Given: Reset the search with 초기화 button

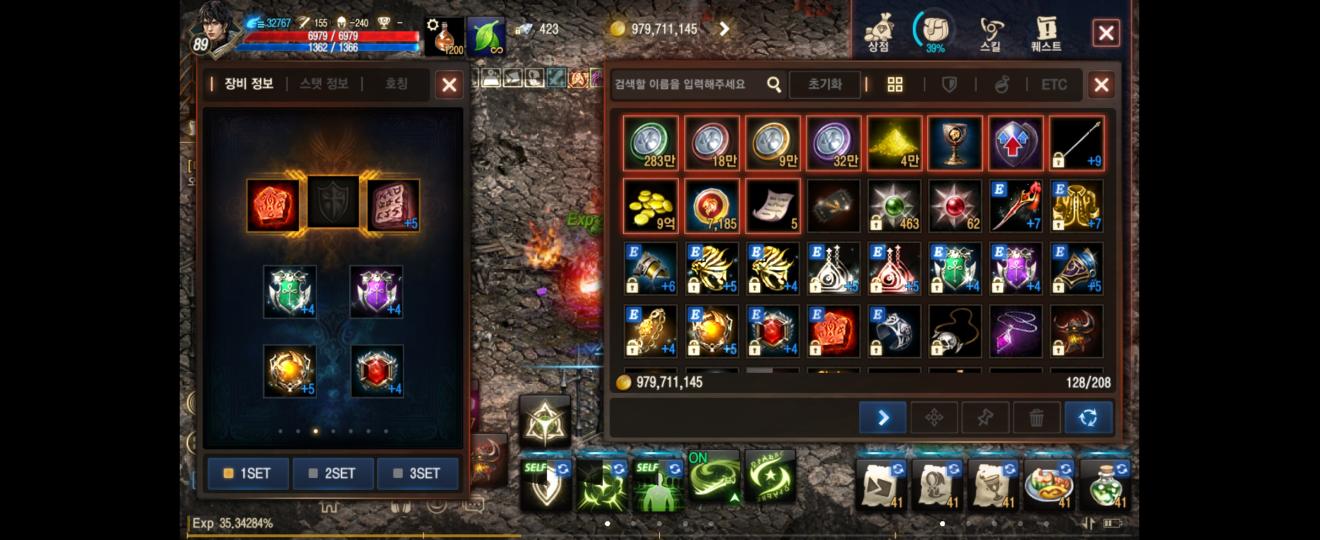Looking at the screenshot, I should tap(824, 85).
